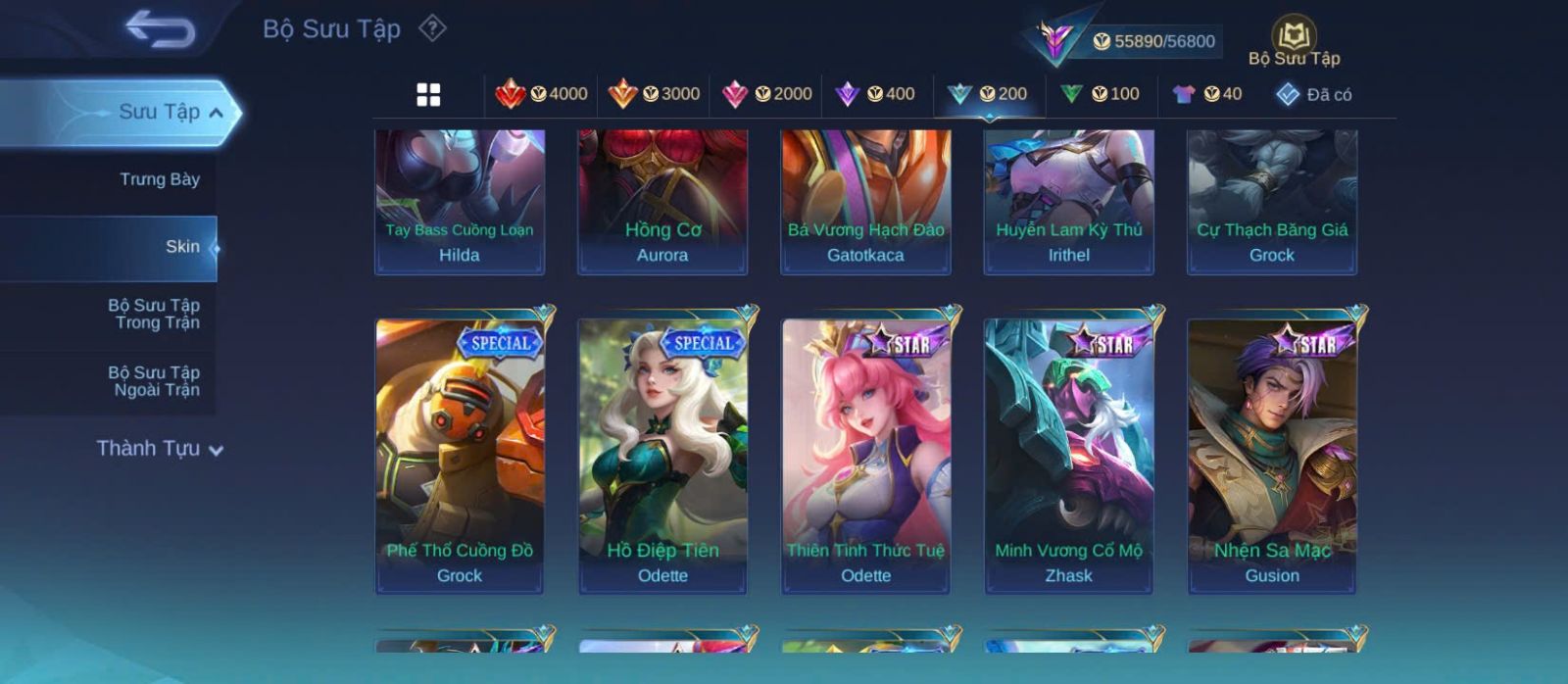This screenshot has height=684, width=1568.
Task: Toggle the Đã có owned filter
Action: [1314, 94]
